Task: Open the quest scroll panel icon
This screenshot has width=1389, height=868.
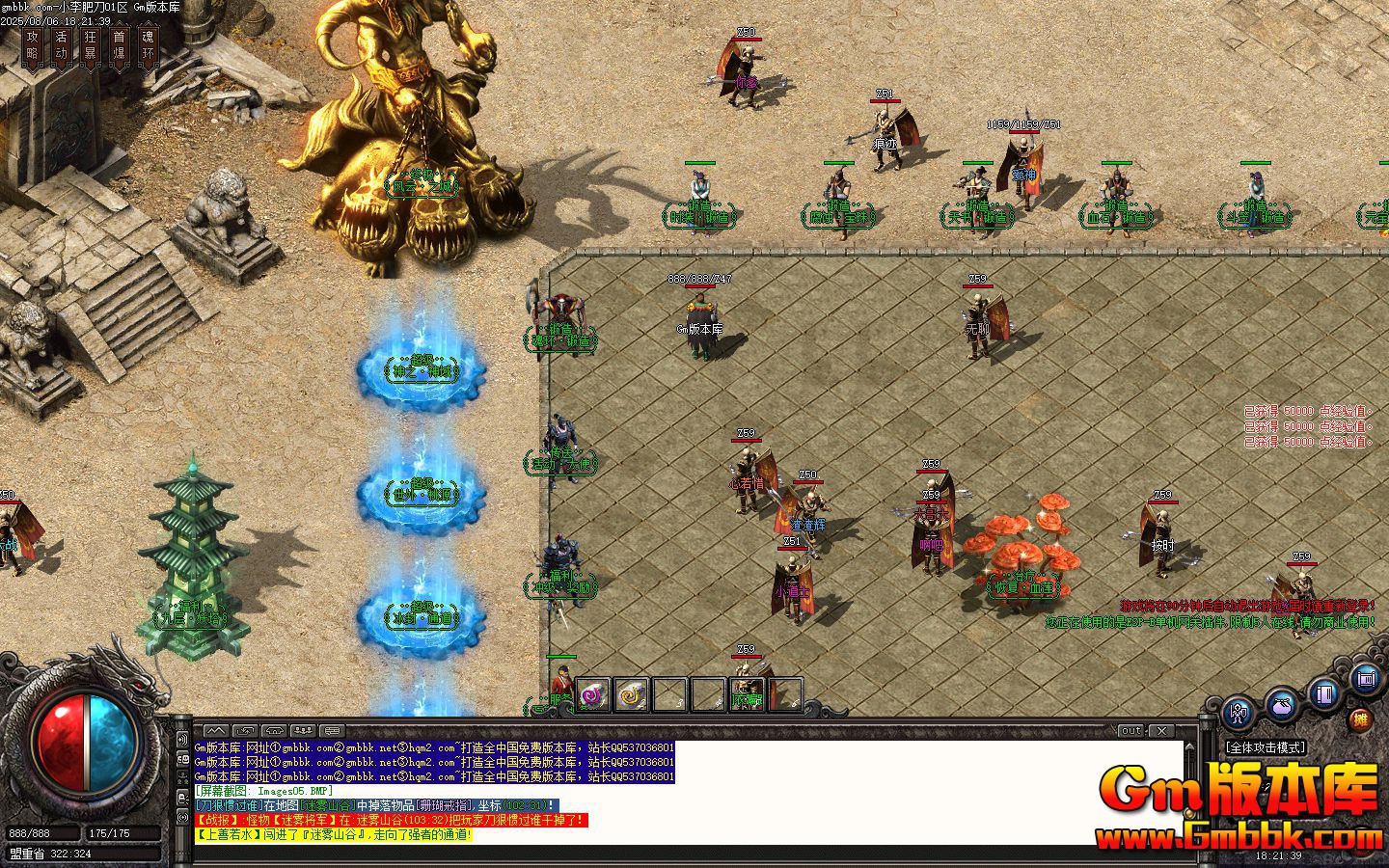Action: pos(1365,678)
